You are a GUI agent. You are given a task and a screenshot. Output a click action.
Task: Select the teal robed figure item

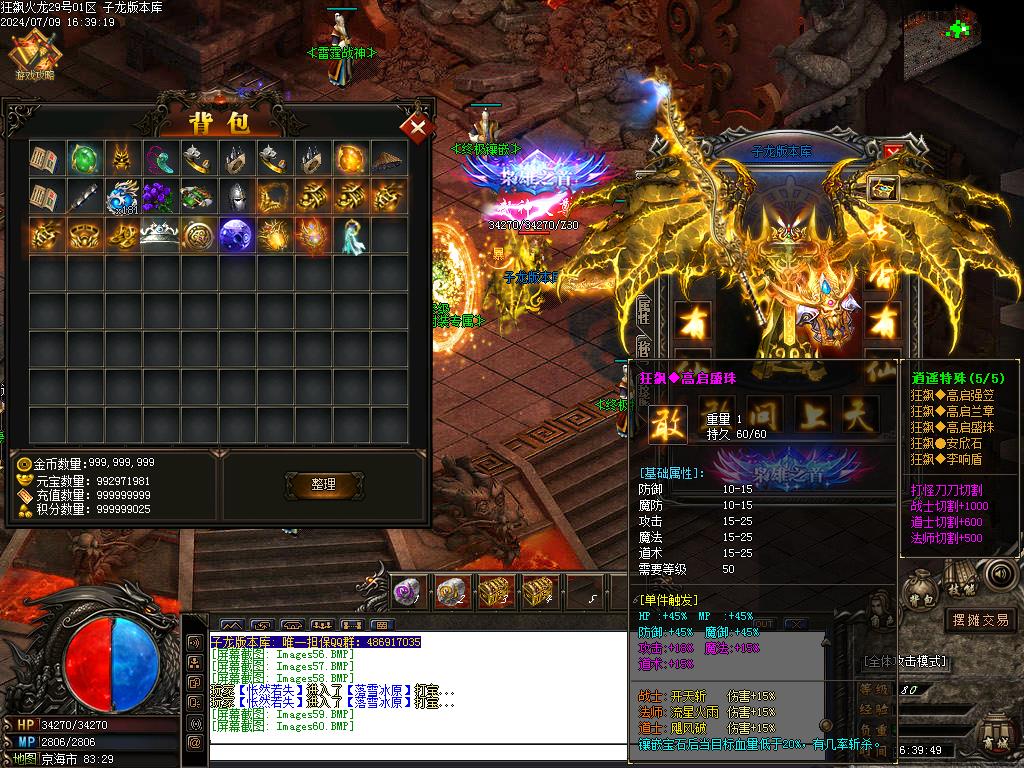351,235
